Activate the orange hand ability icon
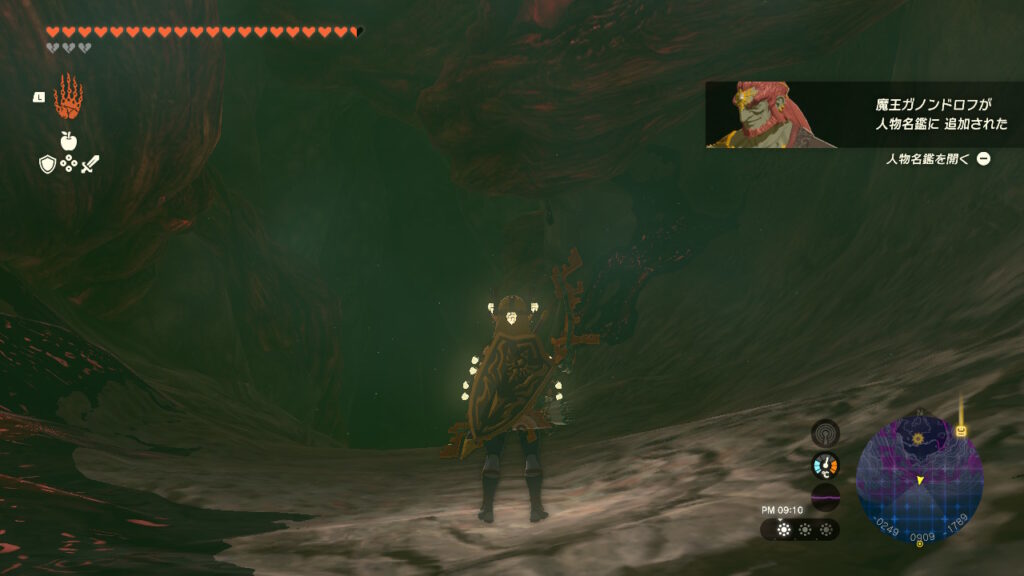The width and height of the screenshot is (1024, 576). point(68,96)
